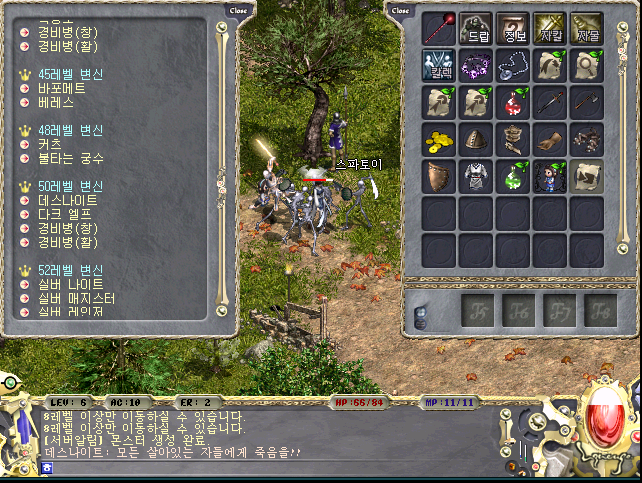Choose 바포메트 transformation
The image size is (642, 483).
62,88
